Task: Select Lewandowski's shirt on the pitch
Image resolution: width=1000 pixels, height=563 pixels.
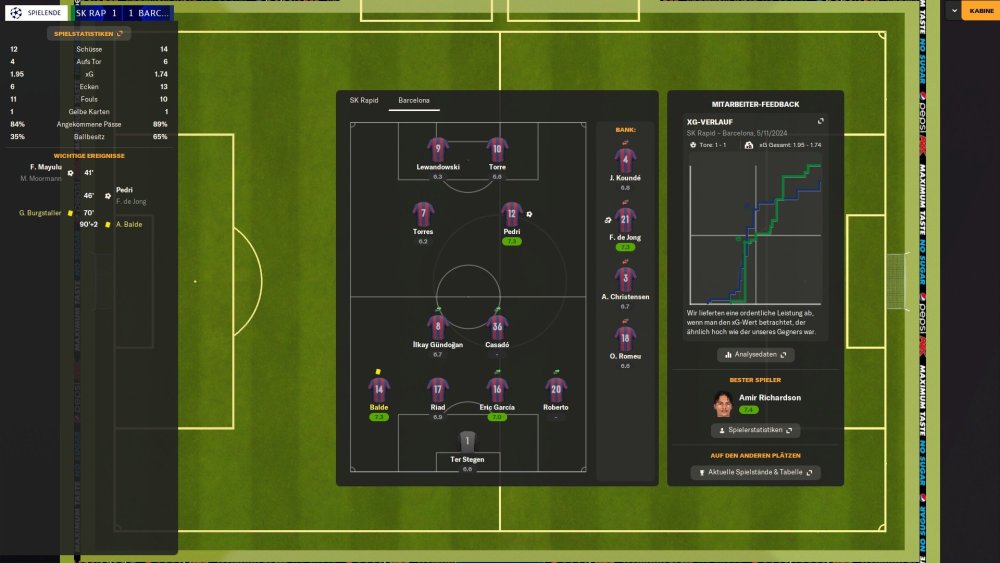Action: pyautogui.click(x=438, y=150)
